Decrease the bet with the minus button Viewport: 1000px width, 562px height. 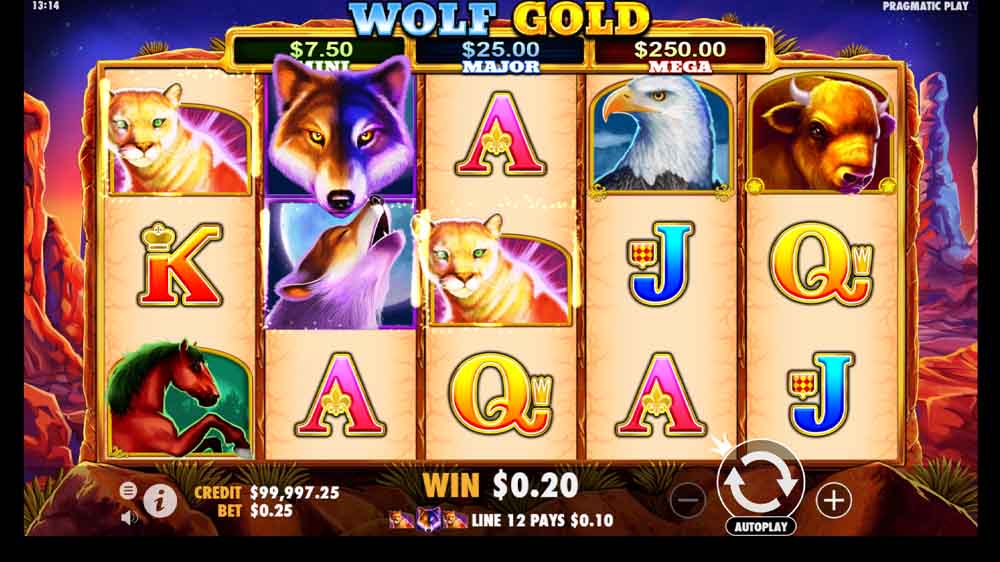click(688, 499)
